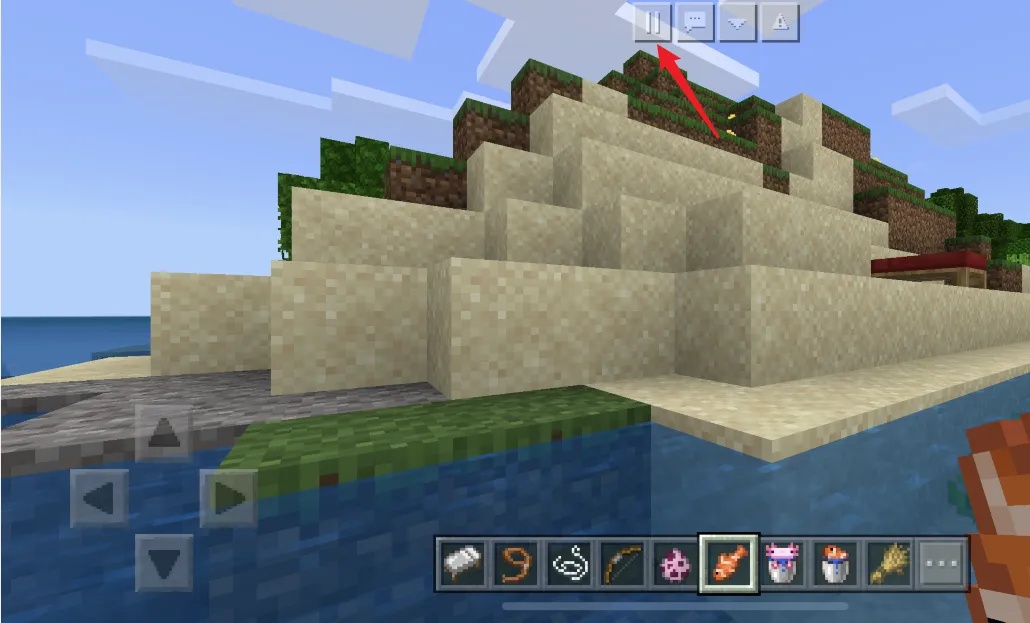Open the chat speech bubble button
The width and height of the screenshot is (1030, 623).
click(694, 23)
